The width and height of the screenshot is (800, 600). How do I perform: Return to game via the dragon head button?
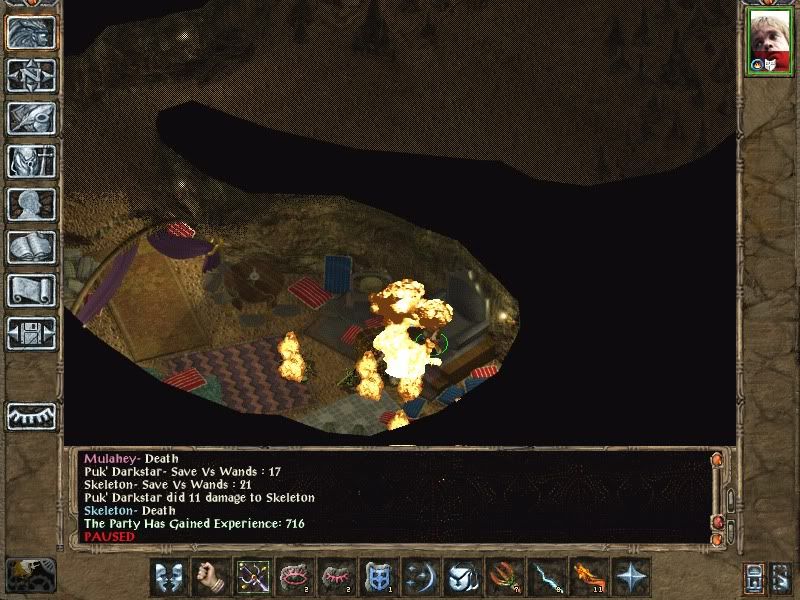[x=30, y=32]
